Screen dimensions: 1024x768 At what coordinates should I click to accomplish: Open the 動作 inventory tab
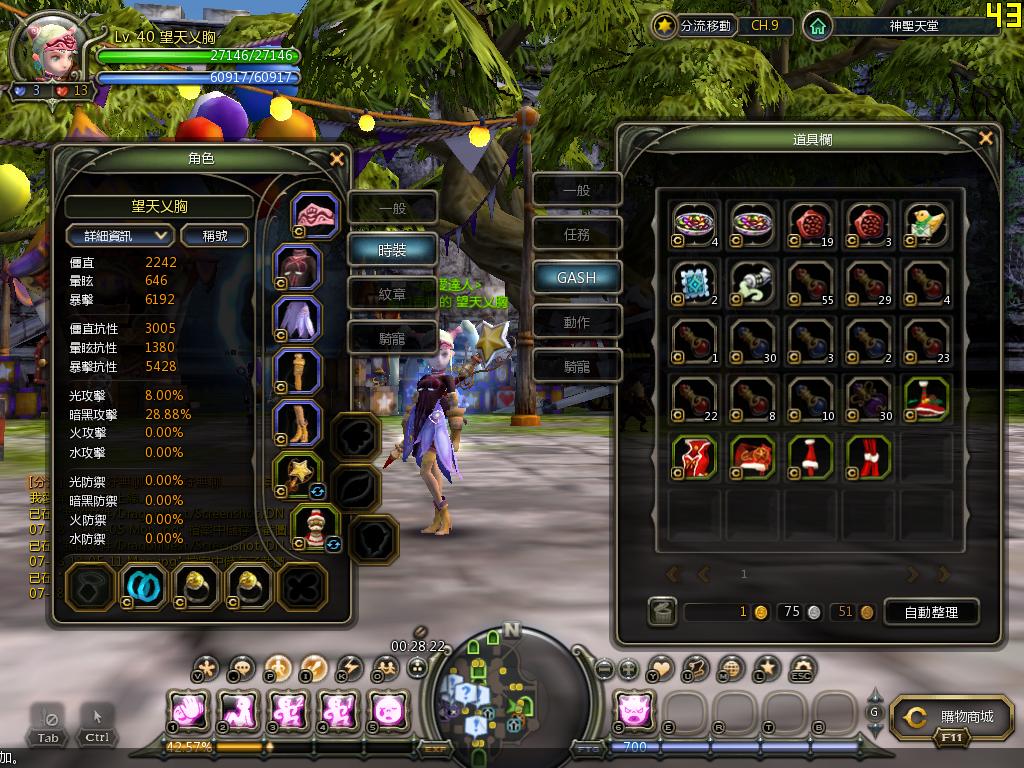(x=576, y=322)
